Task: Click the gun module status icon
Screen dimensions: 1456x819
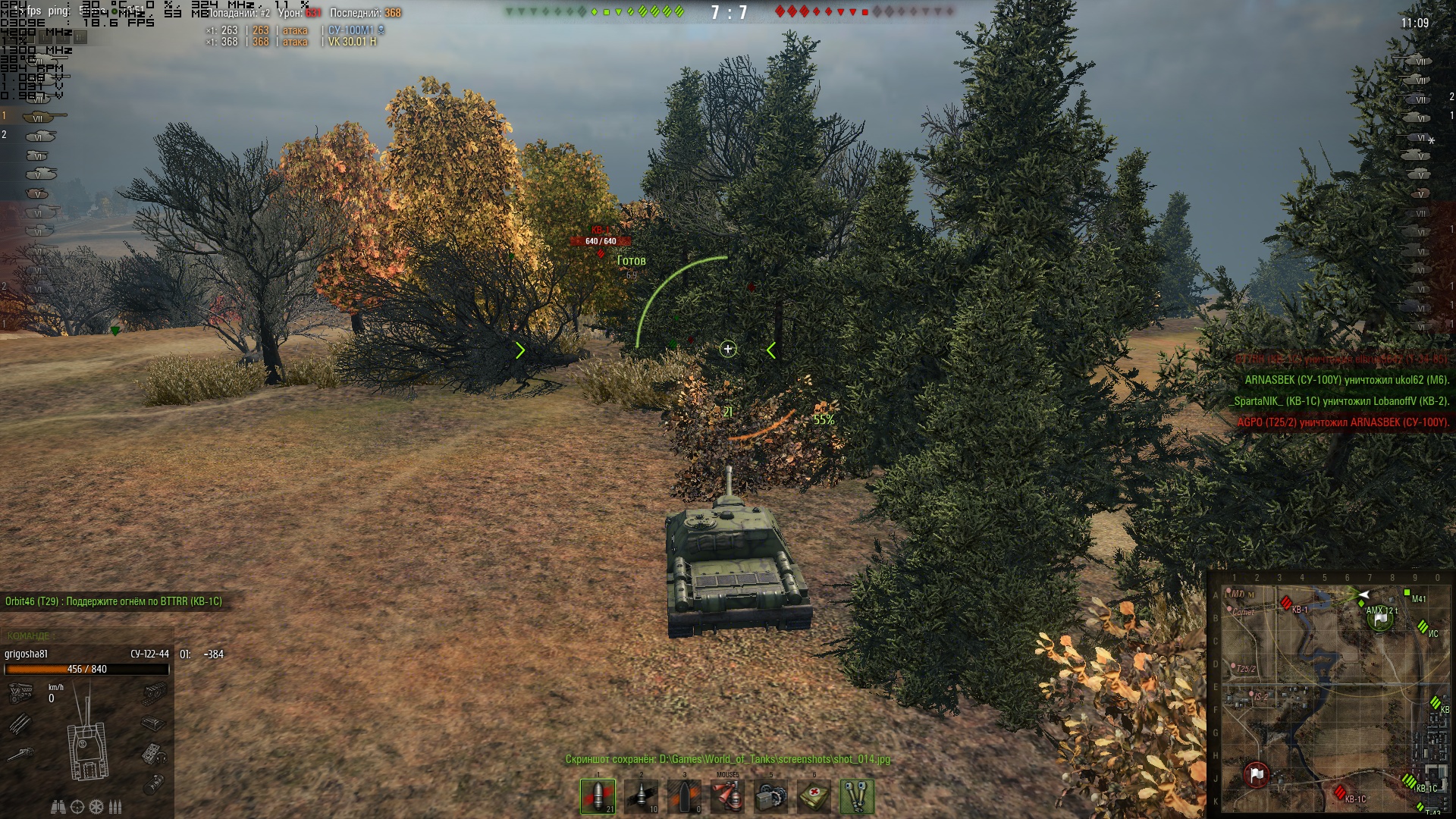Action: 20,754
